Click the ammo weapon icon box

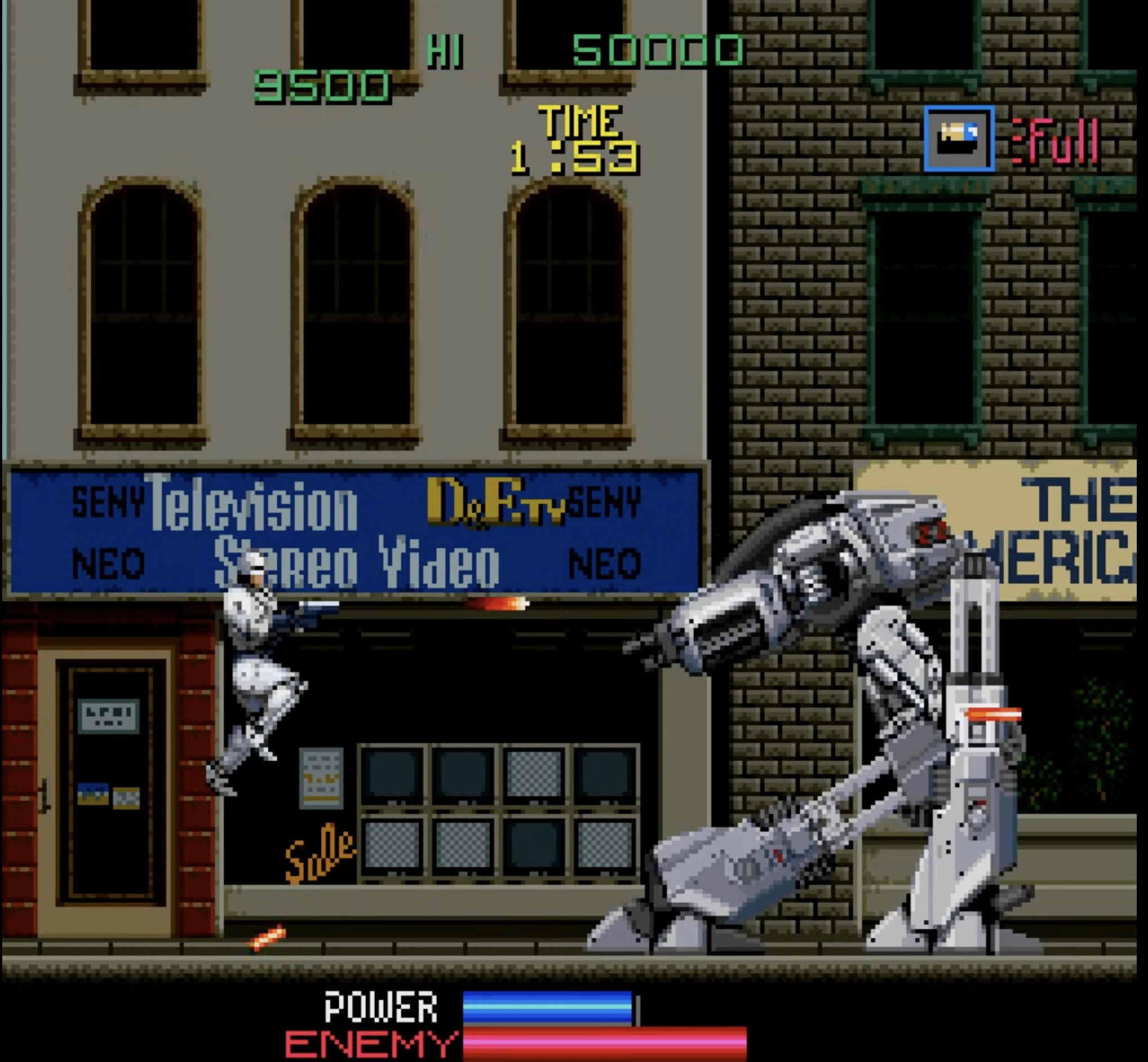coord(958,138)
